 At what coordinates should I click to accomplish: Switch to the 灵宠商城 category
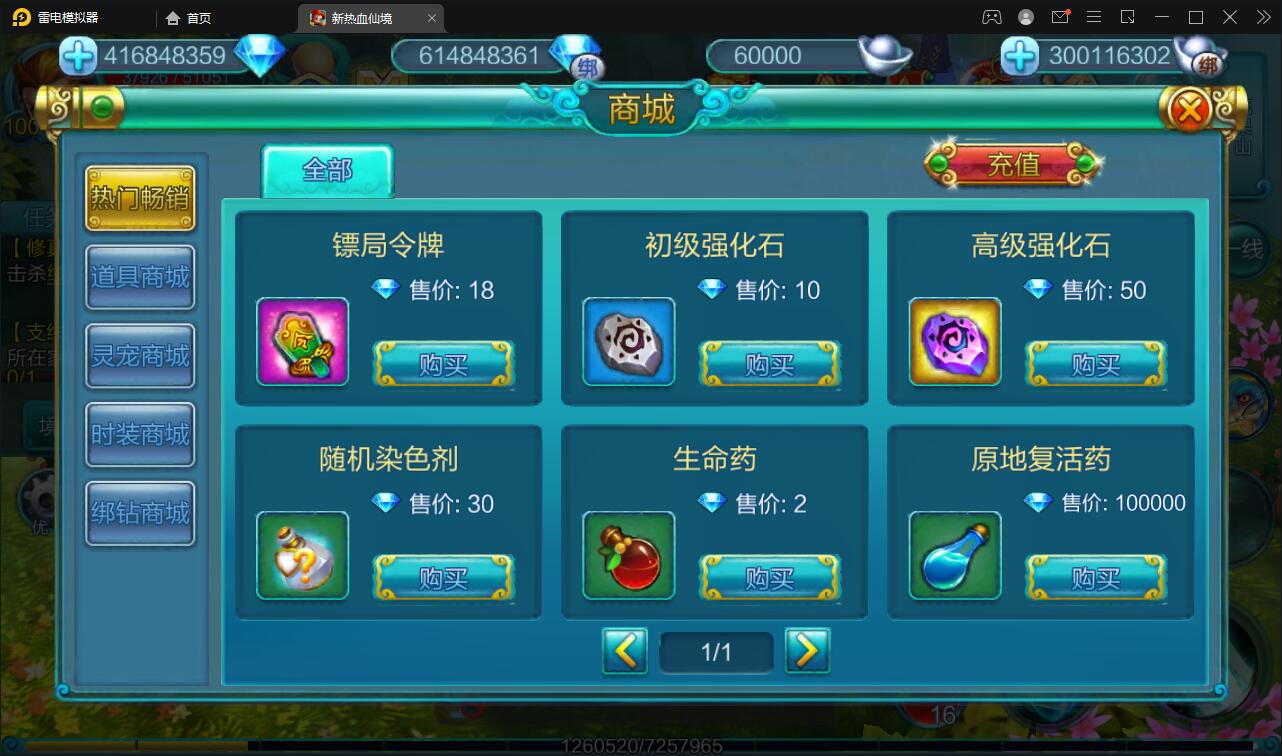(140, 356)
